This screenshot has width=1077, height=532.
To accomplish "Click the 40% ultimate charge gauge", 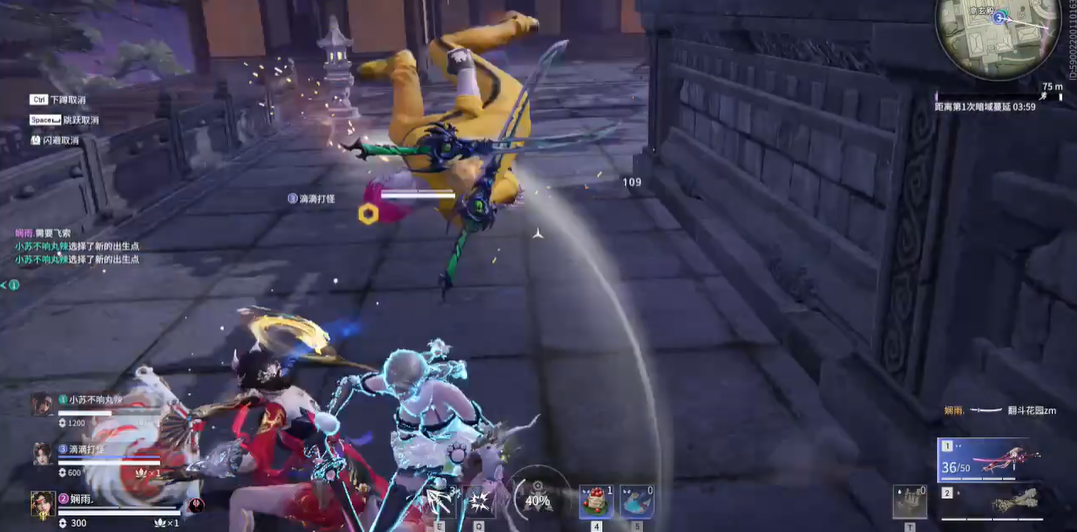I will point(537,497).
